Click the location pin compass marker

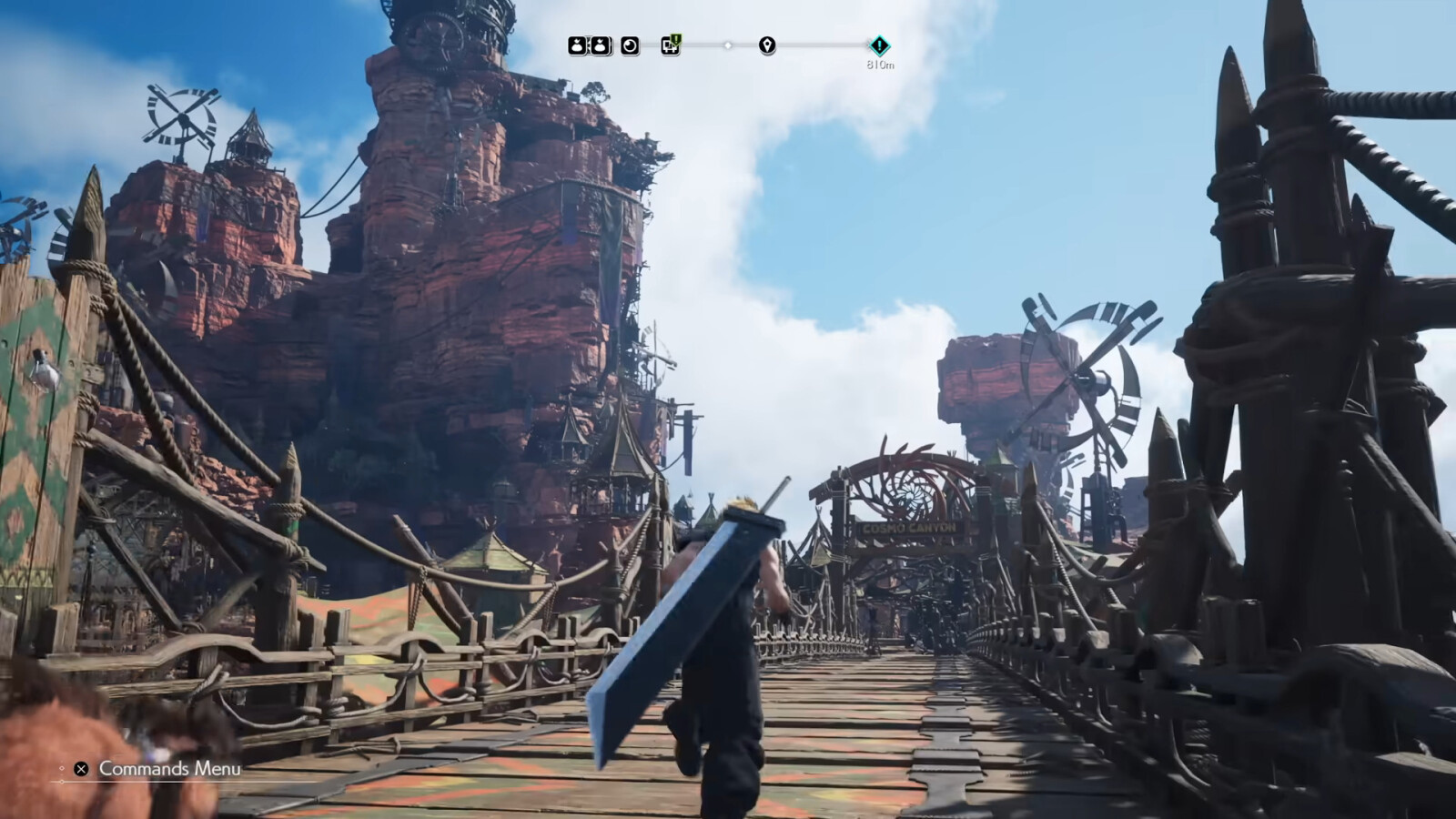click(x=767, y=45)
